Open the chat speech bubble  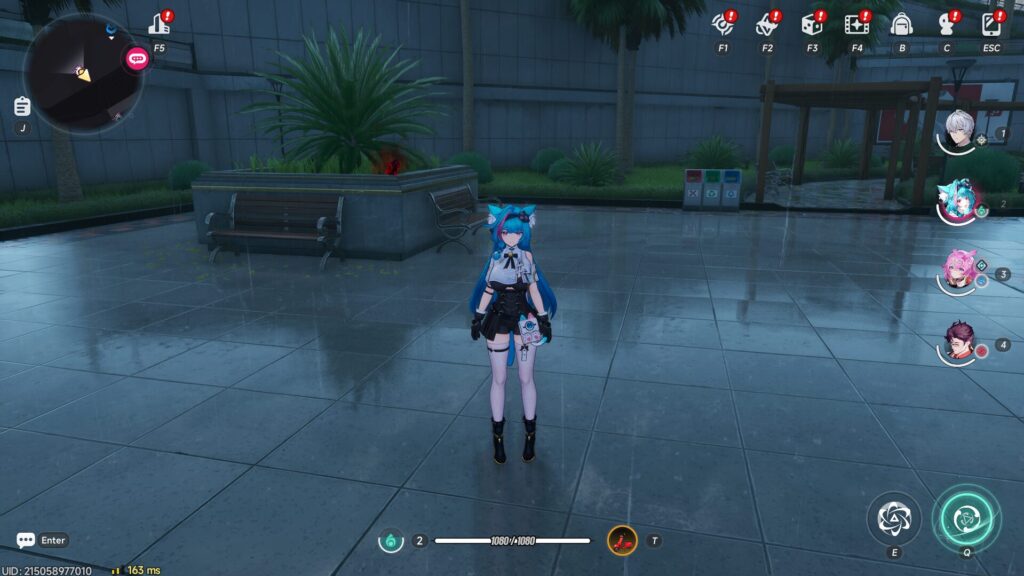coord(26,540)
